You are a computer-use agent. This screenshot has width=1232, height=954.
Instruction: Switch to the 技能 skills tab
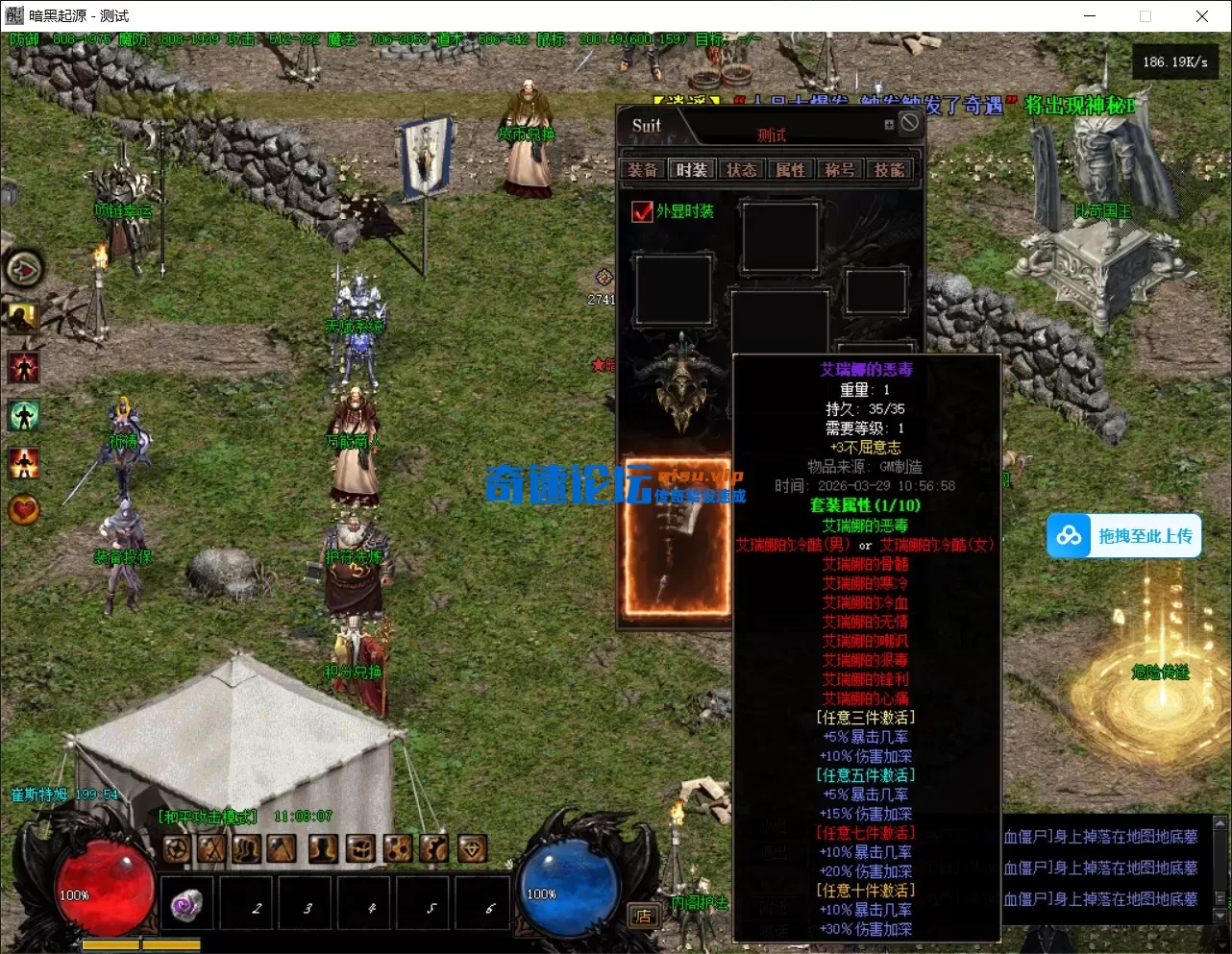pyautogui.click(x=889, y=170)
